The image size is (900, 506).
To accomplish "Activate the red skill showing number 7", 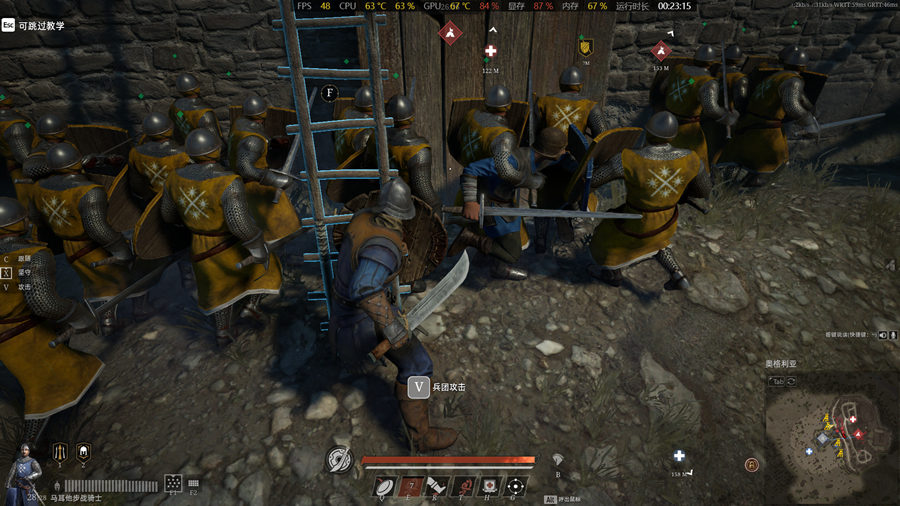I will pyautogui.click(x=410, y=486).
